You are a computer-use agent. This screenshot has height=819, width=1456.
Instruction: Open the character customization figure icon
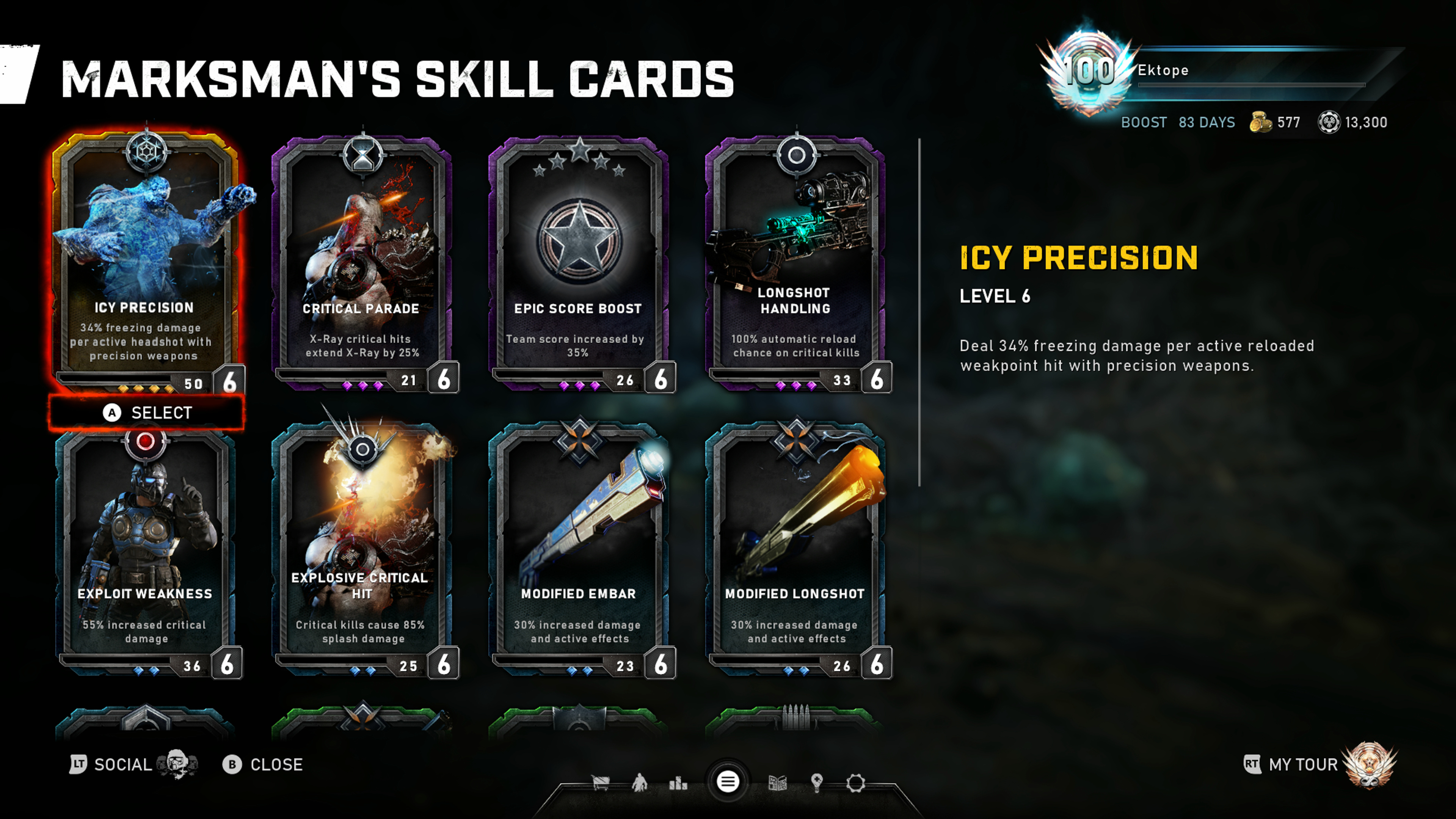click(640, 783)
